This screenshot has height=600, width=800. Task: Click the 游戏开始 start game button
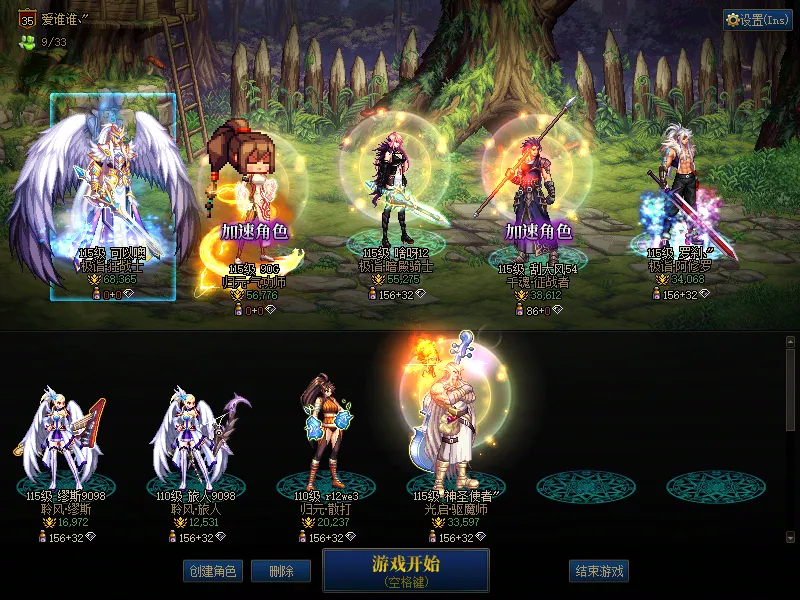click(x=405, y=570)
